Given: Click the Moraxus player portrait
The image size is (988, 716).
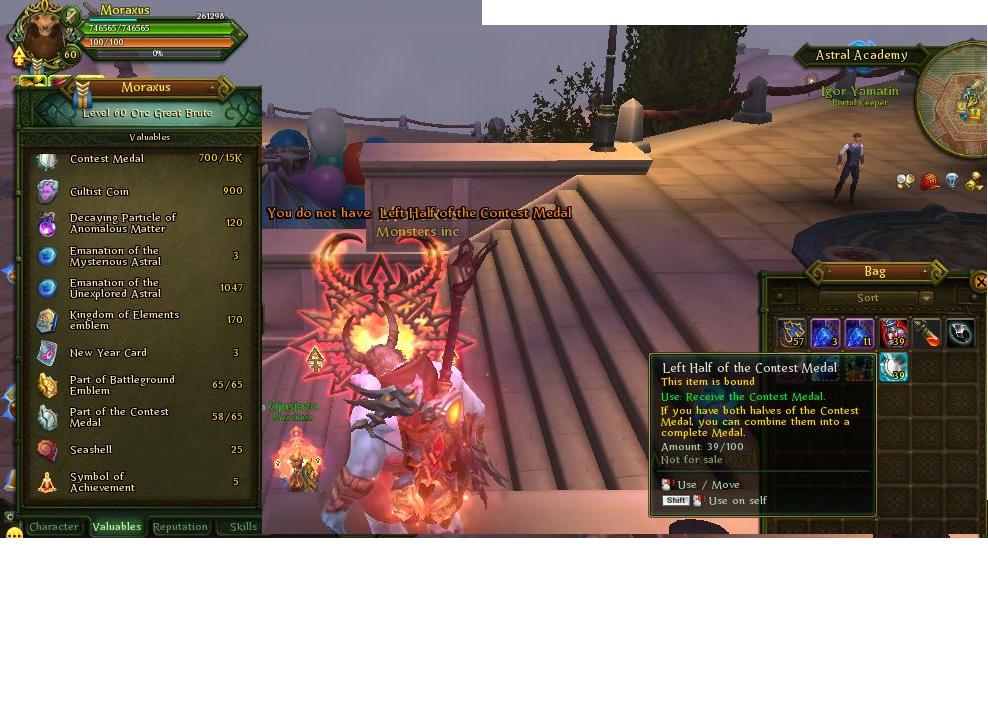Looking at the screenshot, I should click(43, 36).
